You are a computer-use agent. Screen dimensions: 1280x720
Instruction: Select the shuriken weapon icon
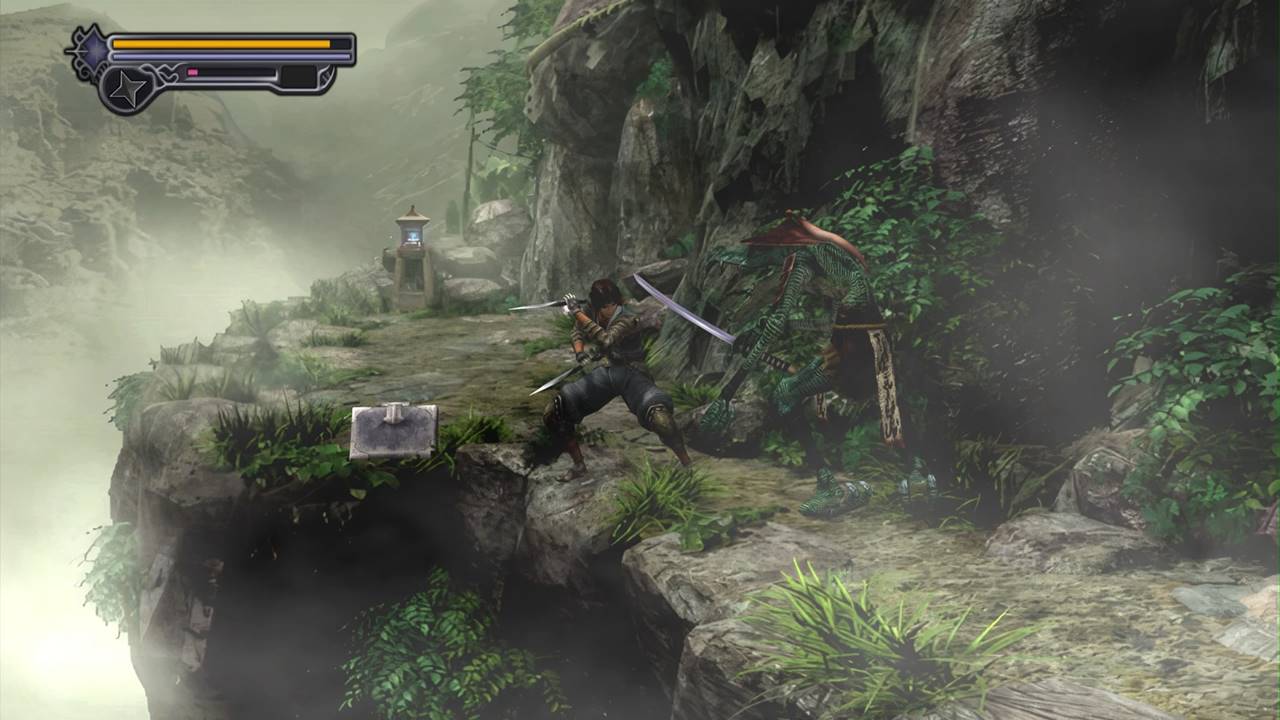(127, 88)
